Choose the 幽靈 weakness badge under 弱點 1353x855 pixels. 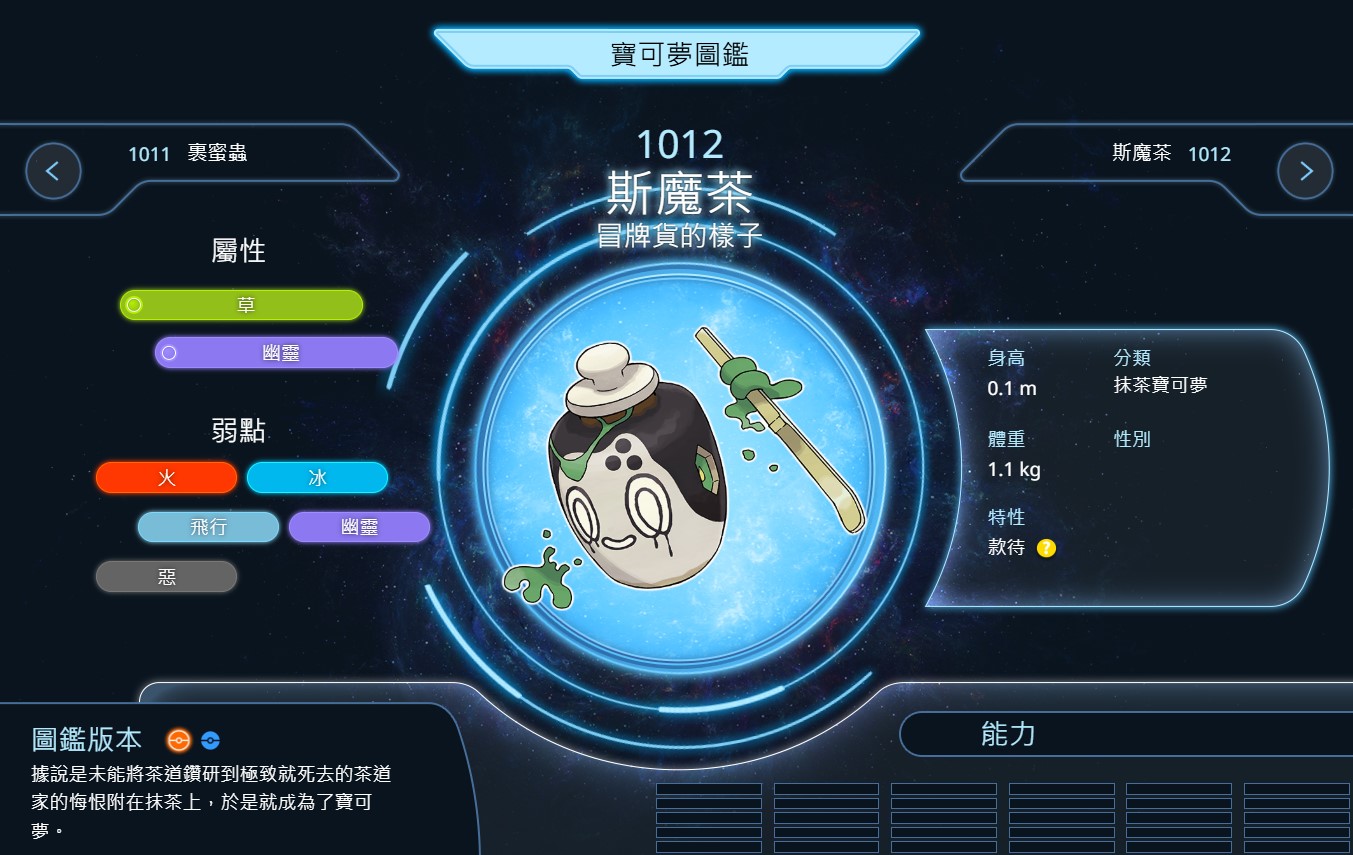click(359, 527)
